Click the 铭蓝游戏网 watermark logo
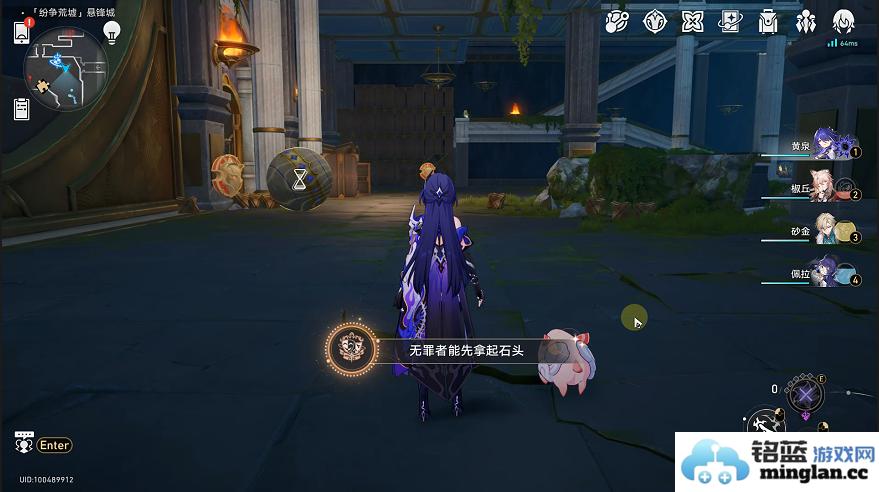 [x=777, y=462]
